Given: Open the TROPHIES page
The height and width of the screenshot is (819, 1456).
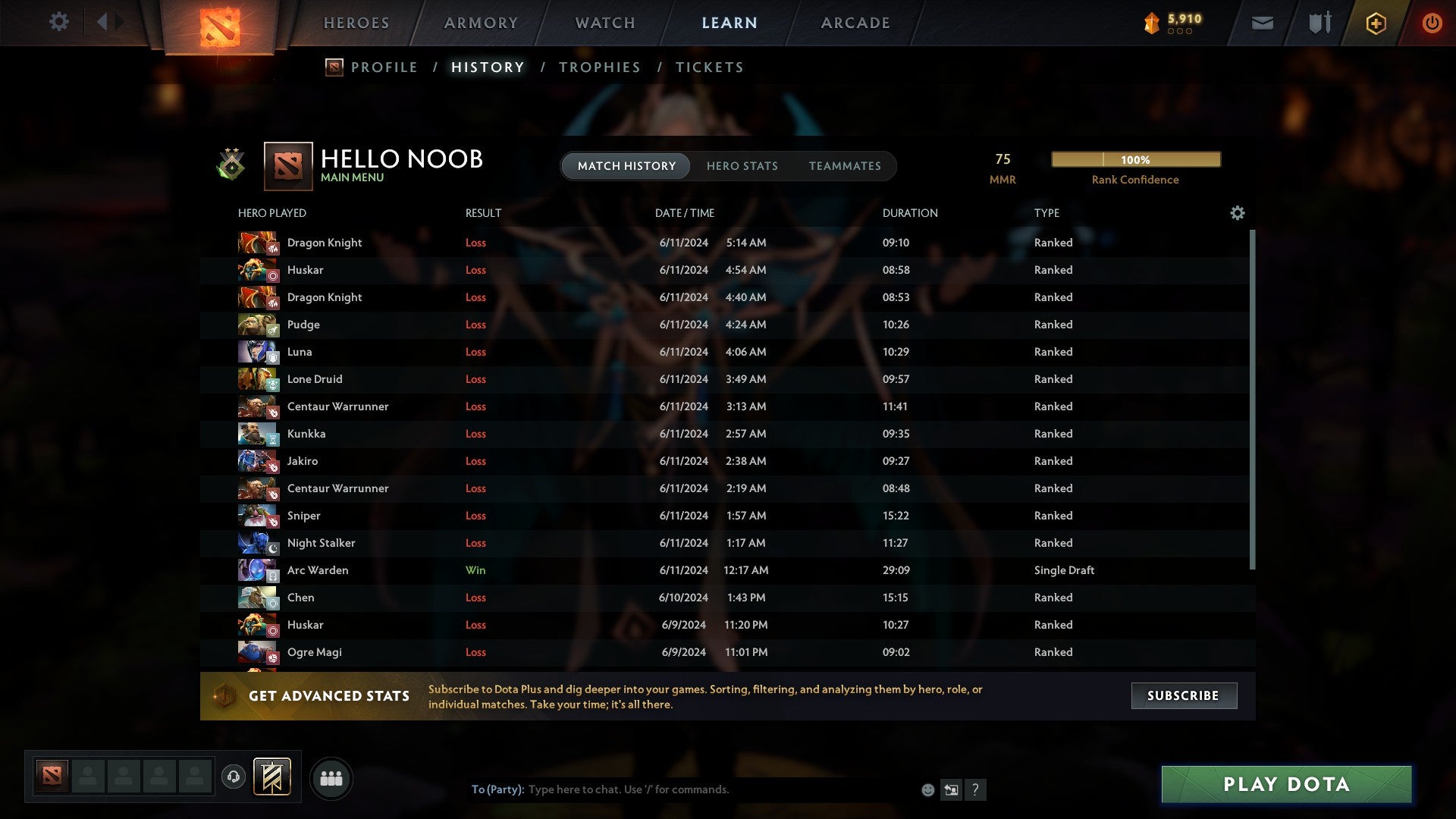Looking at the screenshot, I should coord(599,67).
